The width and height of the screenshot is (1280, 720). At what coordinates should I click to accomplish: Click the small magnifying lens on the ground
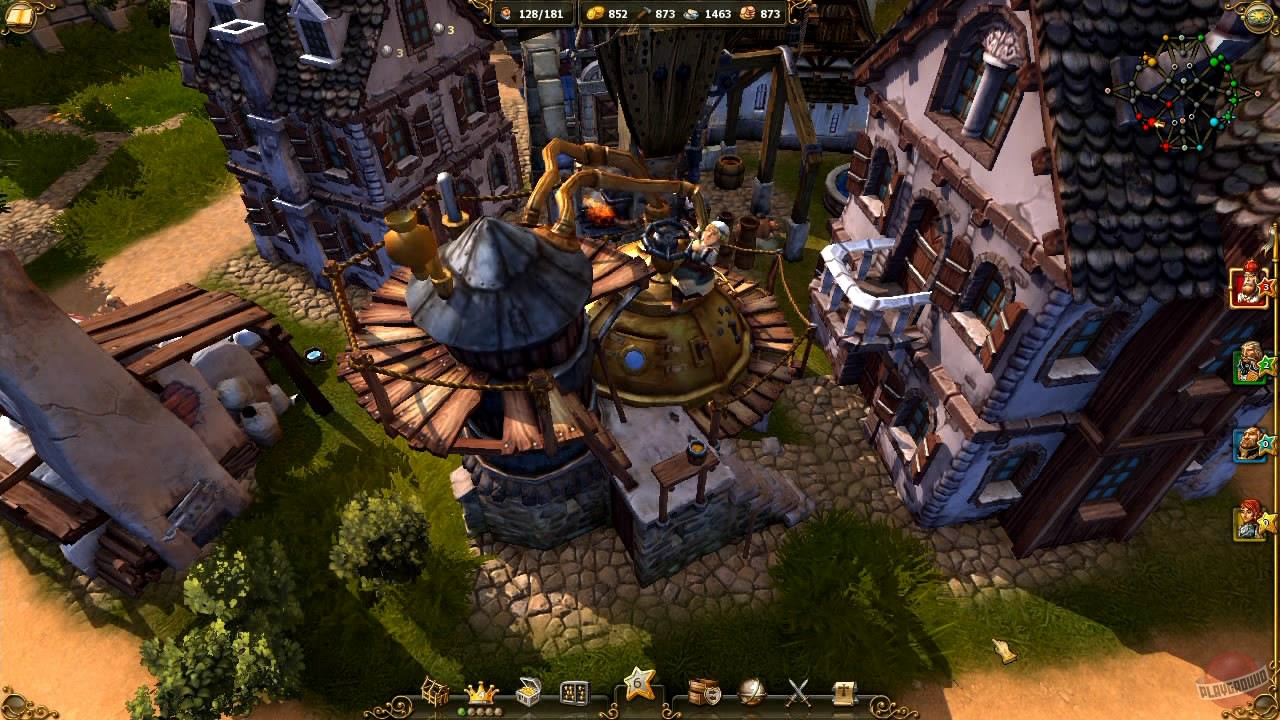pyautogui.click(x=315, y=355)
